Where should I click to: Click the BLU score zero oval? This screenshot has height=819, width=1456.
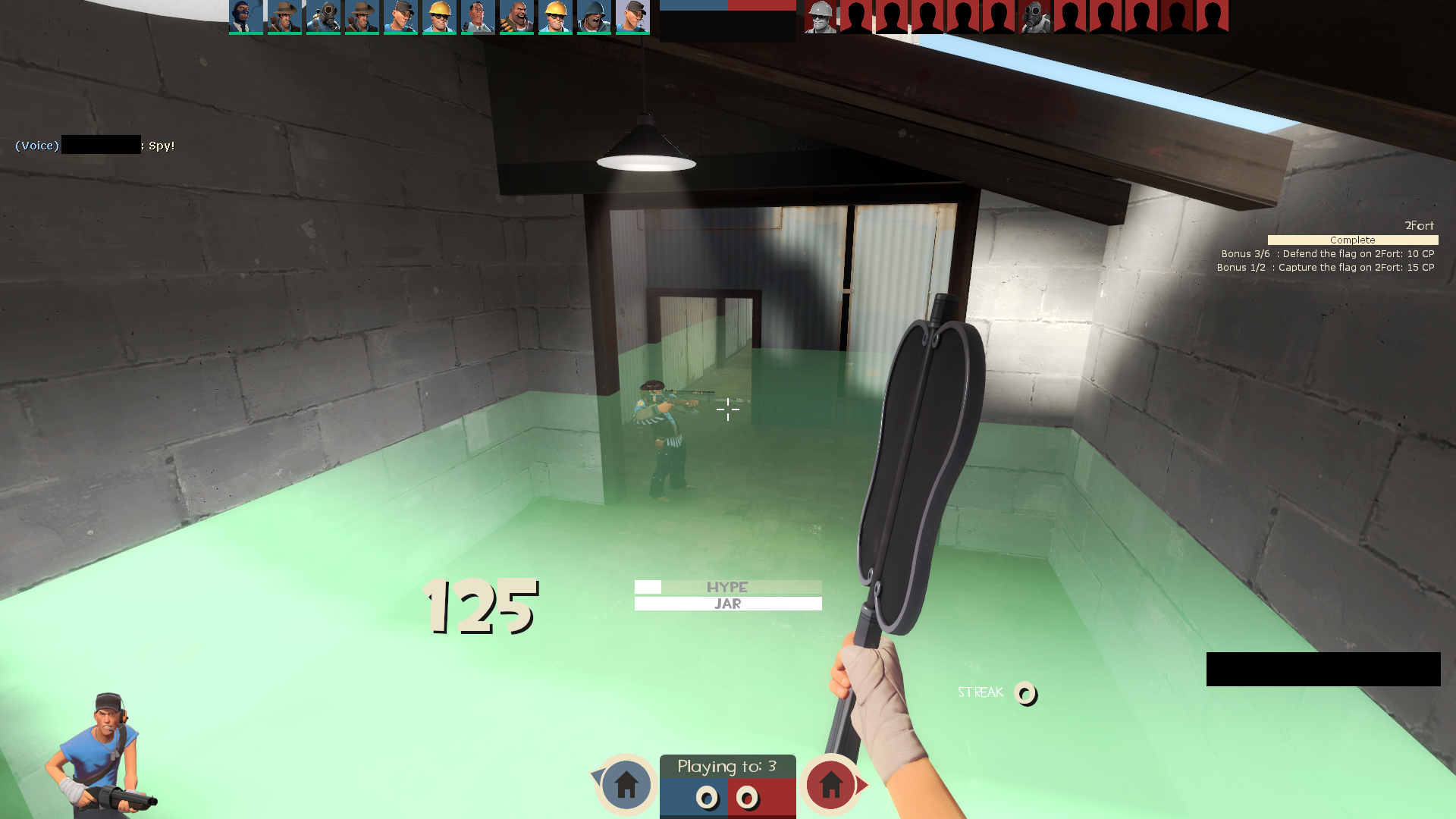[708, 799]
